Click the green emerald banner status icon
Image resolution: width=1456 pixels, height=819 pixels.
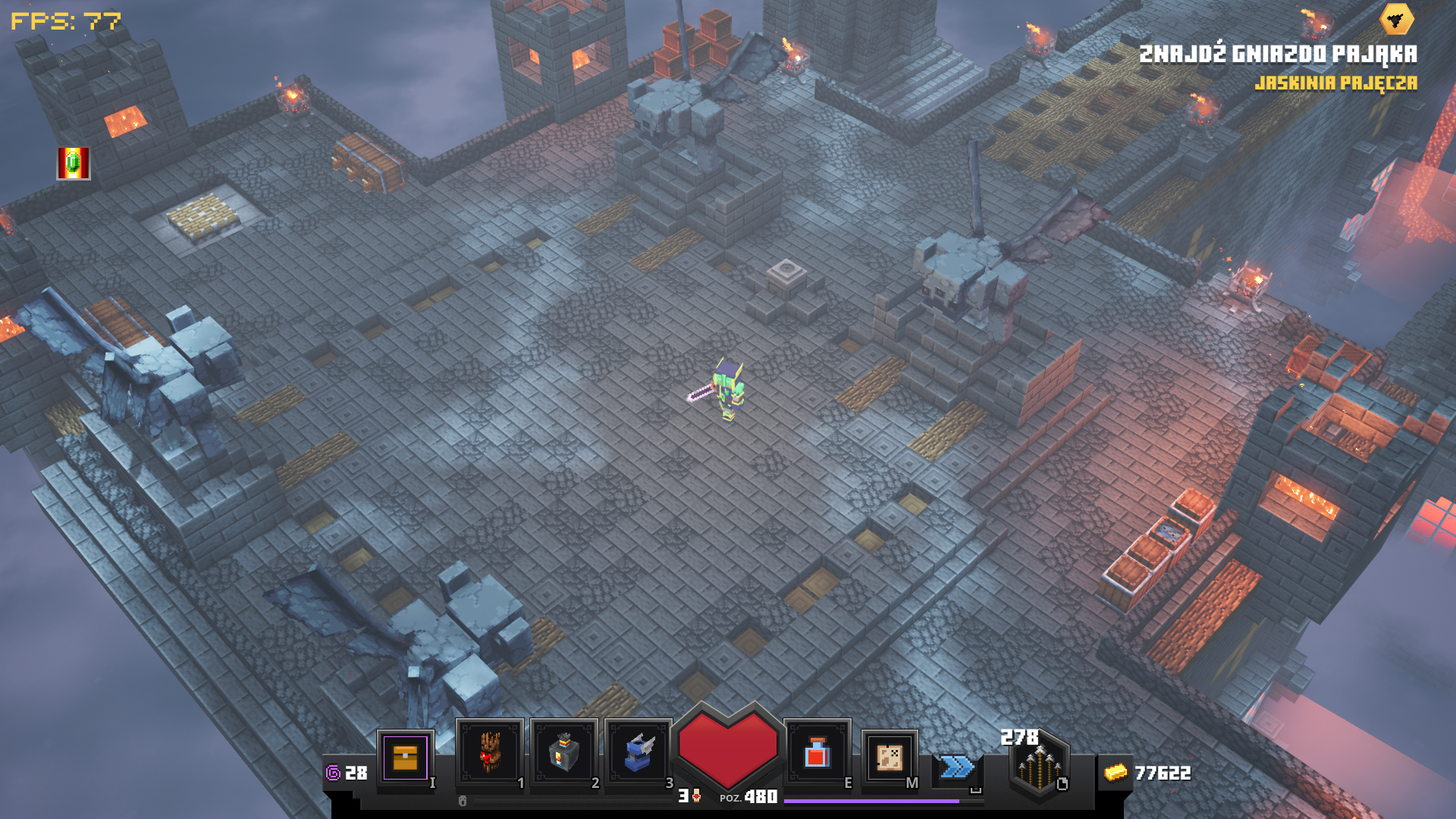coord(74,163)
